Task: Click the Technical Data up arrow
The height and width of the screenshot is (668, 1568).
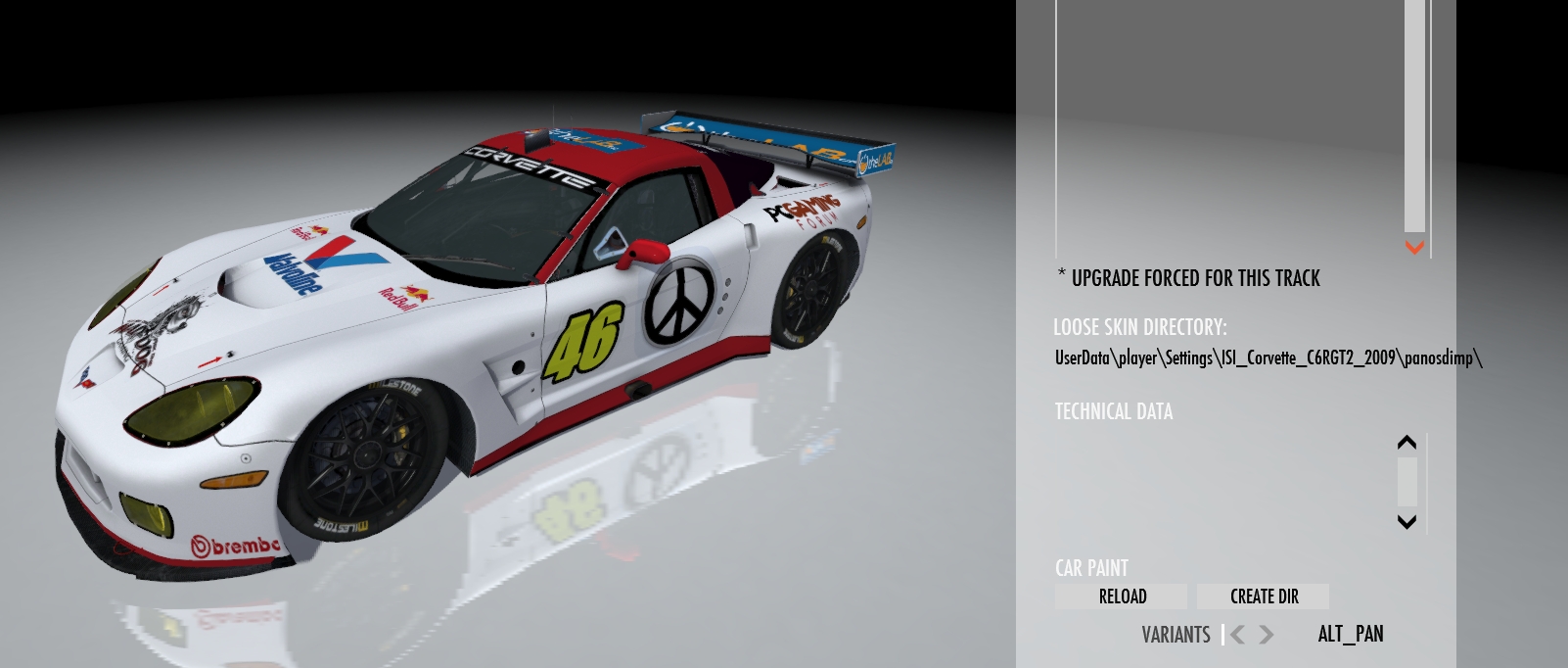Action: click(1407, 443)
